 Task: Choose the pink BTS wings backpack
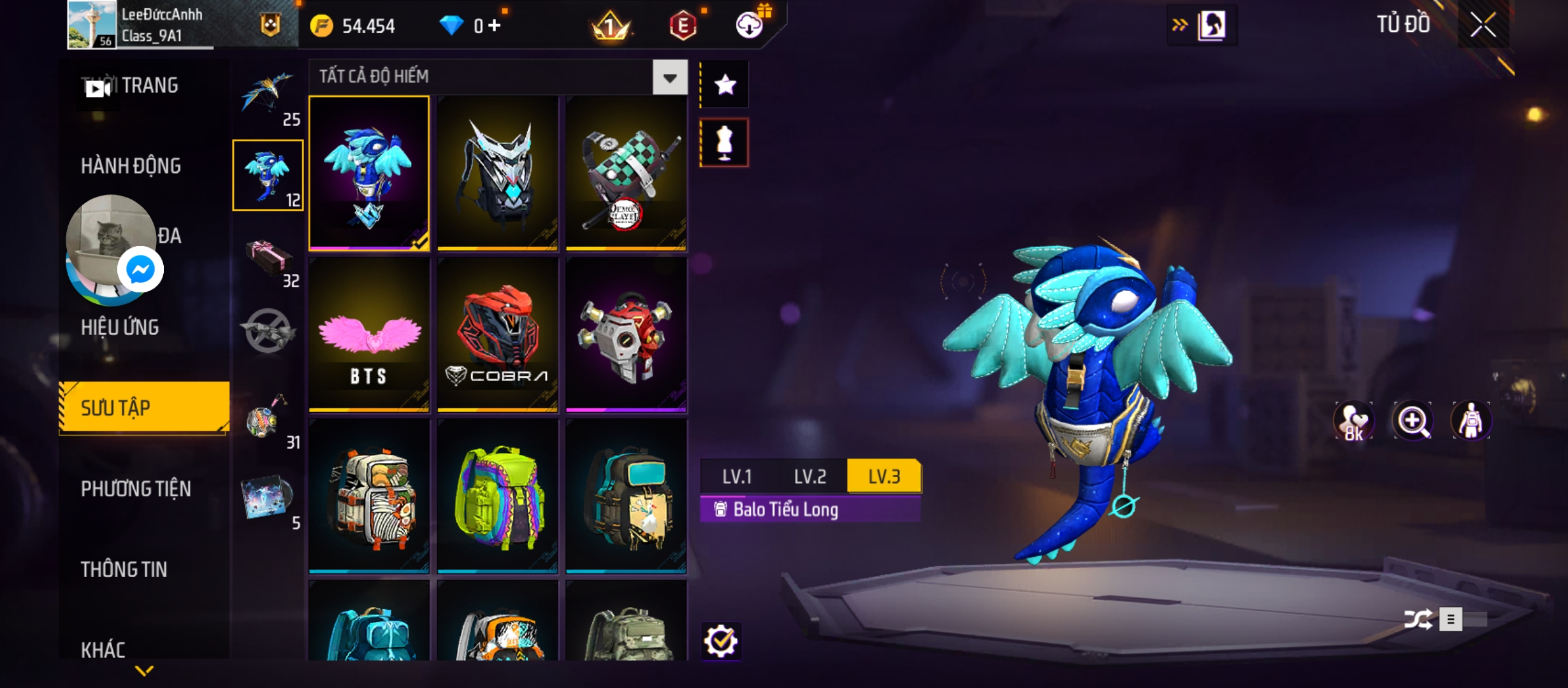369,334
